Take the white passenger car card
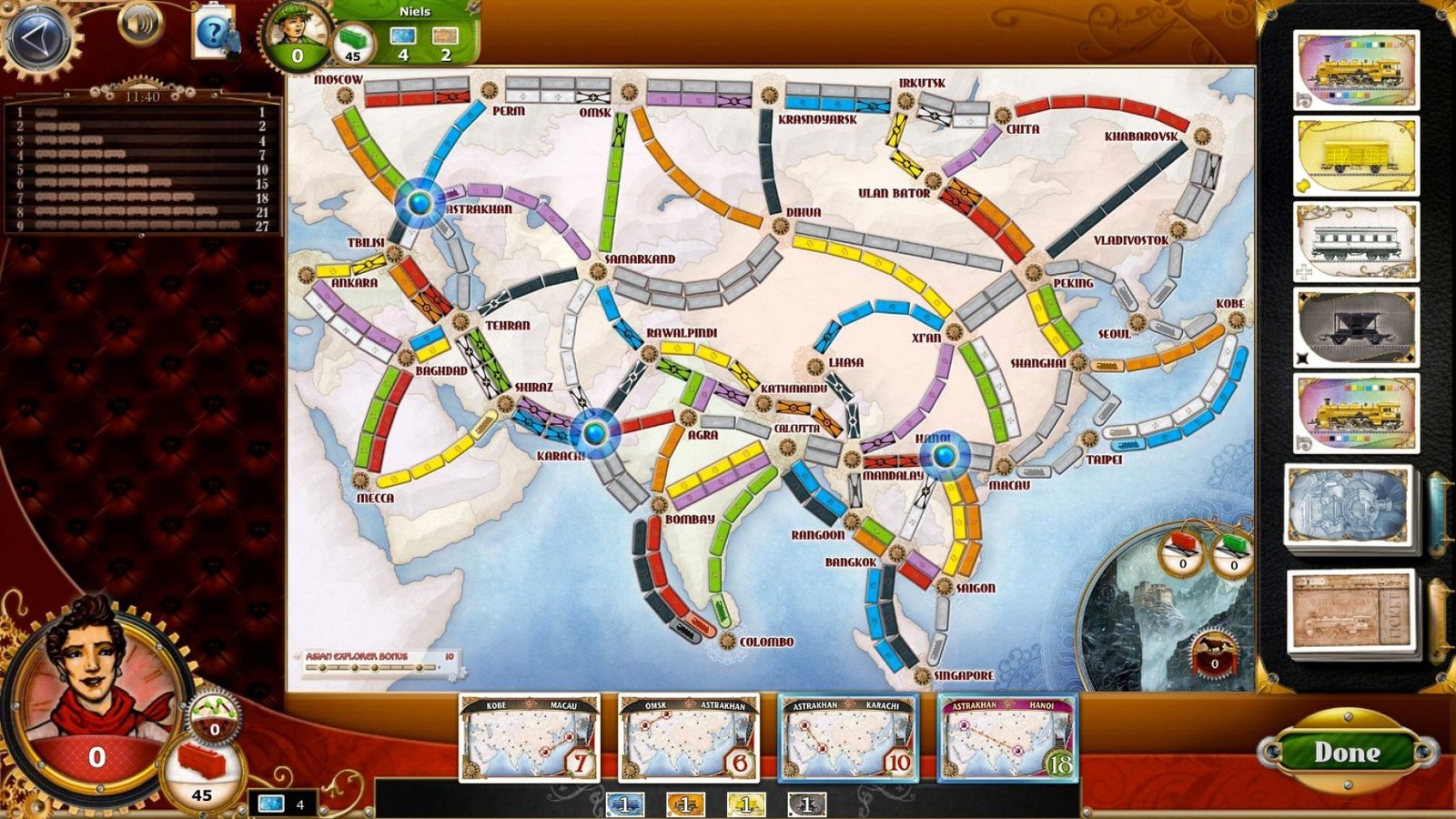 1356,242
